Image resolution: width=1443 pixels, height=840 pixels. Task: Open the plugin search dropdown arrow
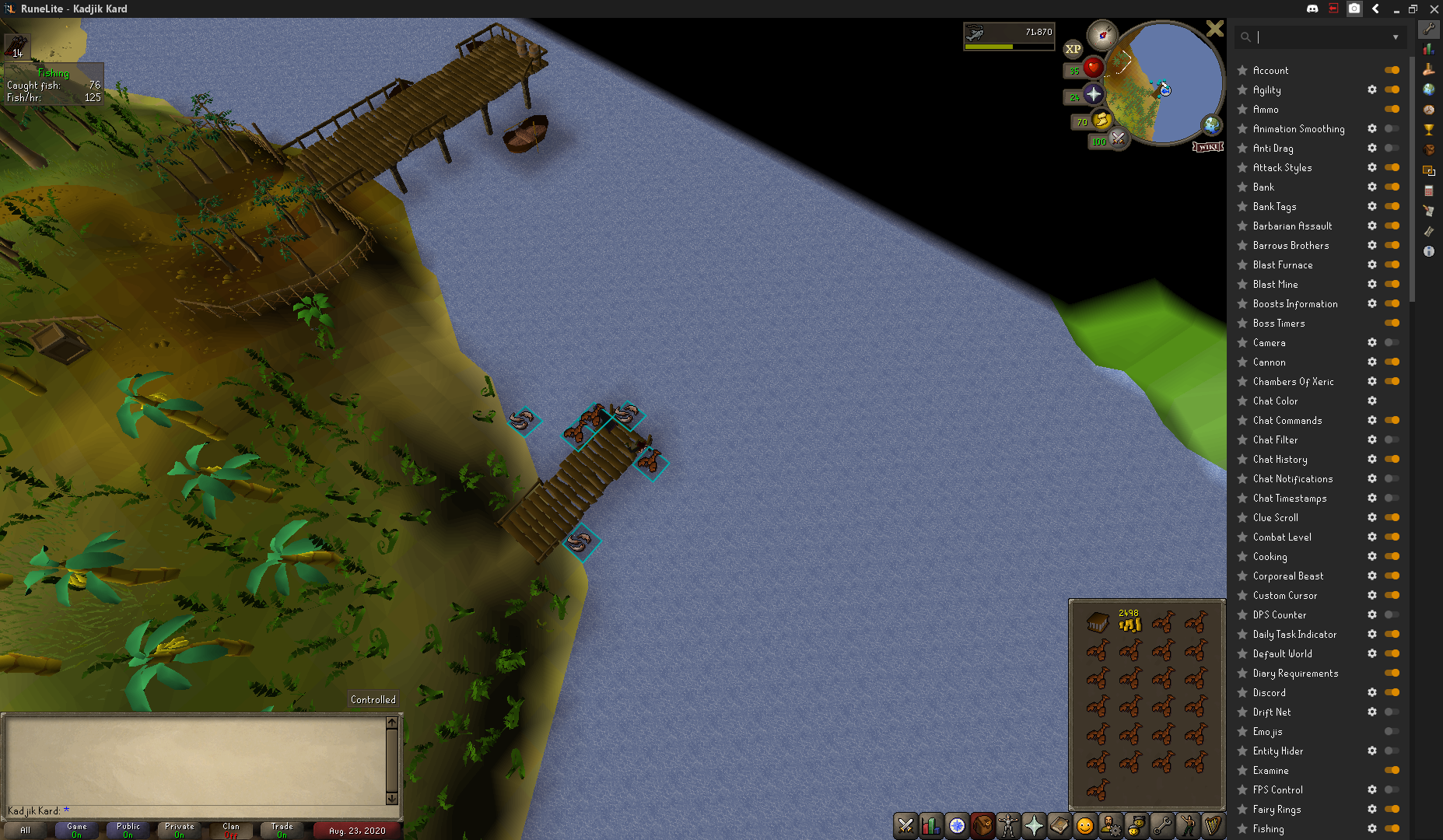tap(1396, 37)
